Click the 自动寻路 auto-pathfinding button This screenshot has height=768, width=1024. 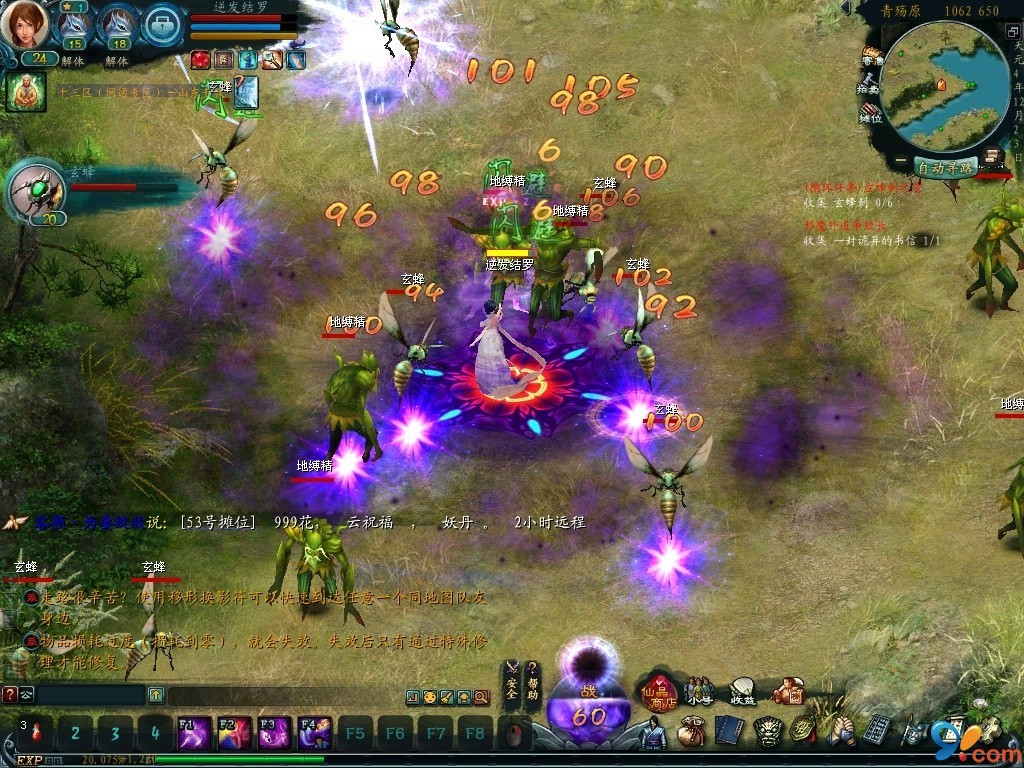coord(945,168)
